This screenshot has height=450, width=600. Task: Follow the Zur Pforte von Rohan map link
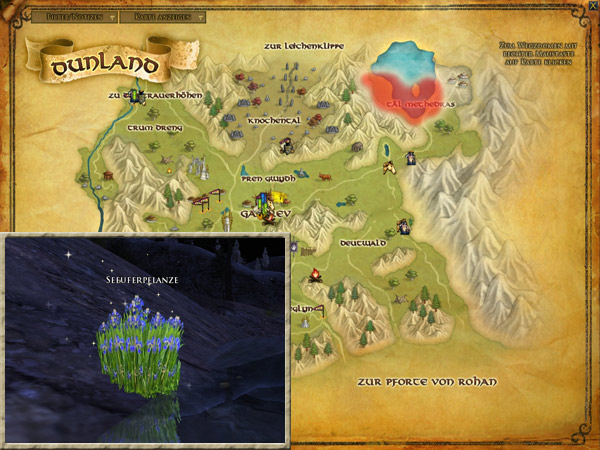[427, 383]
